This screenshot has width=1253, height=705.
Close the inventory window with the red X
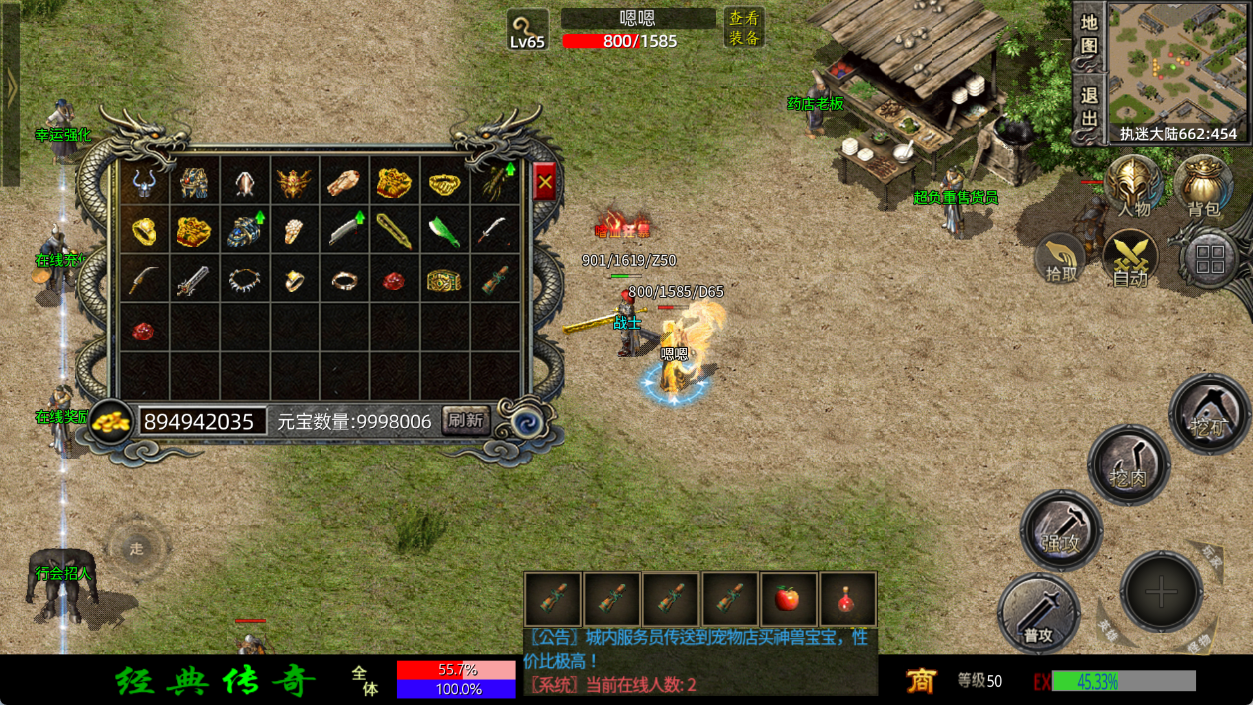(x=544, y=182)
